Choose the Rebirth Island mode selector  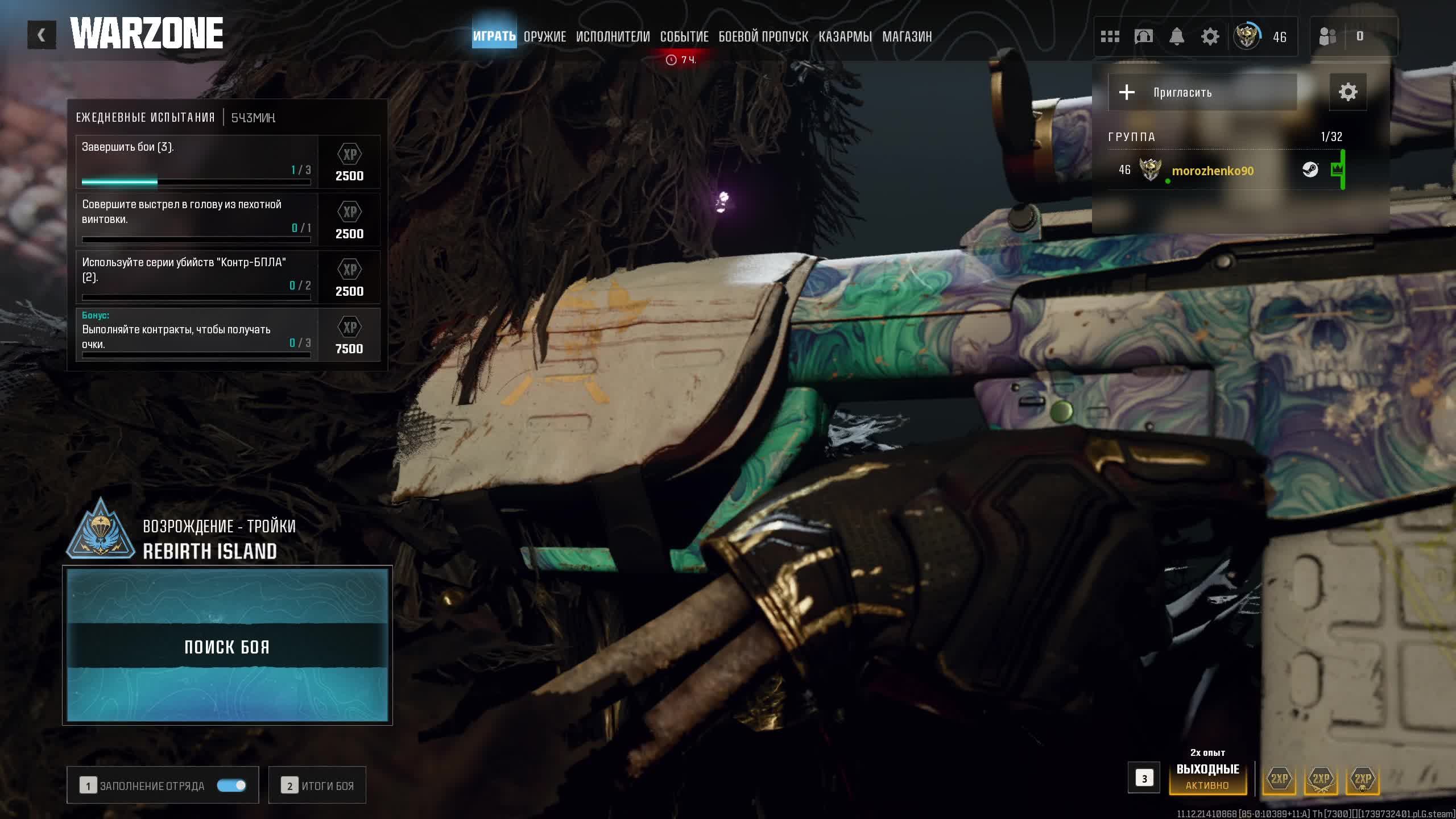point(210,539)
